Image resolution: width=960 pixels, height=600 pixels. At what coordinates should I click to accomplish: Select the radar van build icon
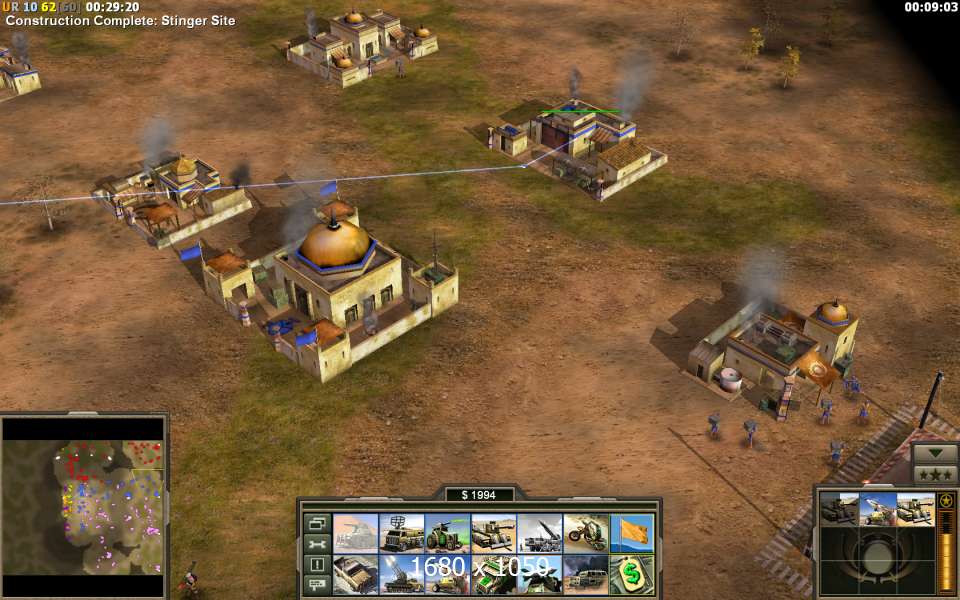[402, 534]
